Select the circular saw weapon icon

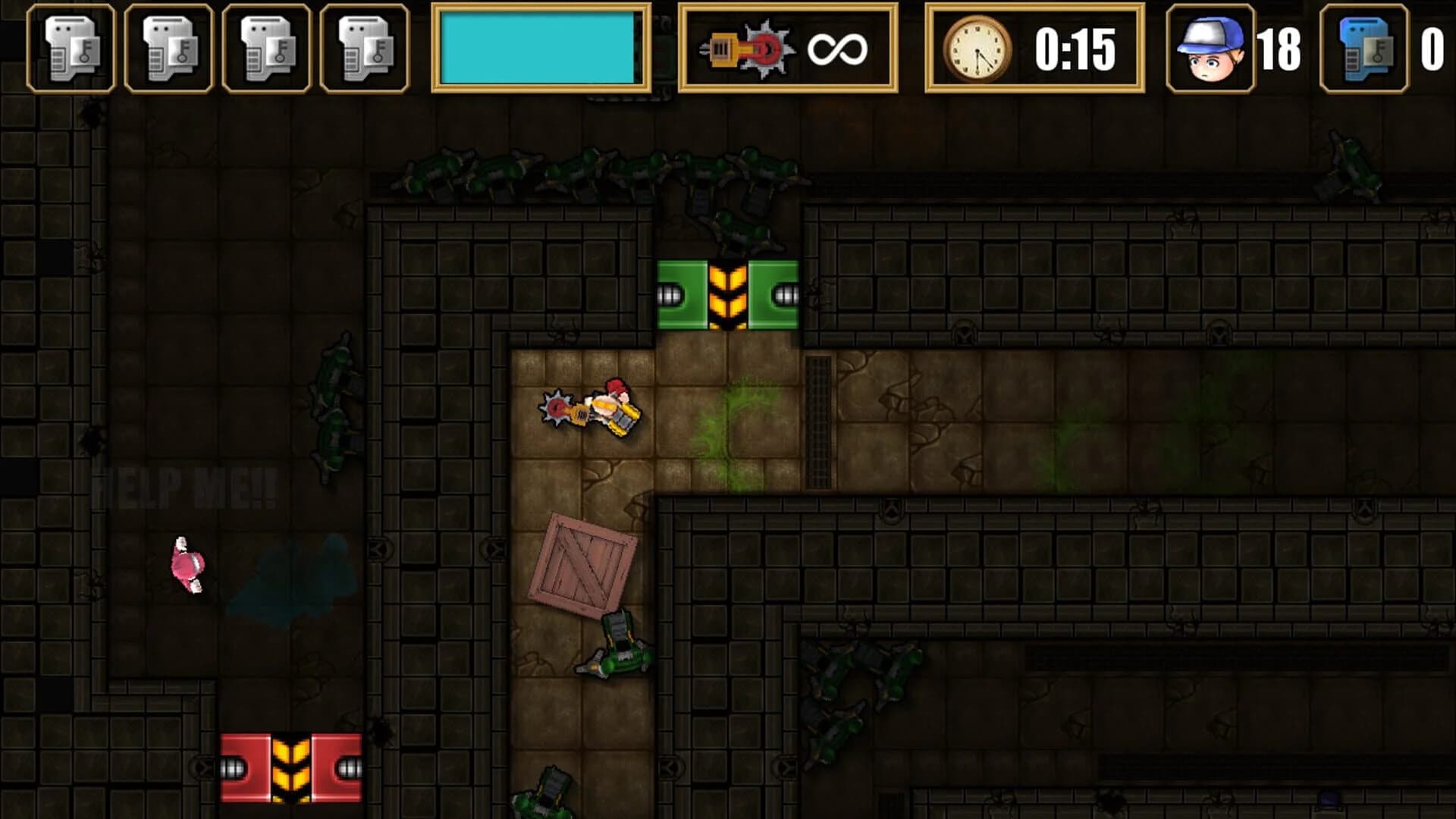pyautogui.click(x=747, y=49)
